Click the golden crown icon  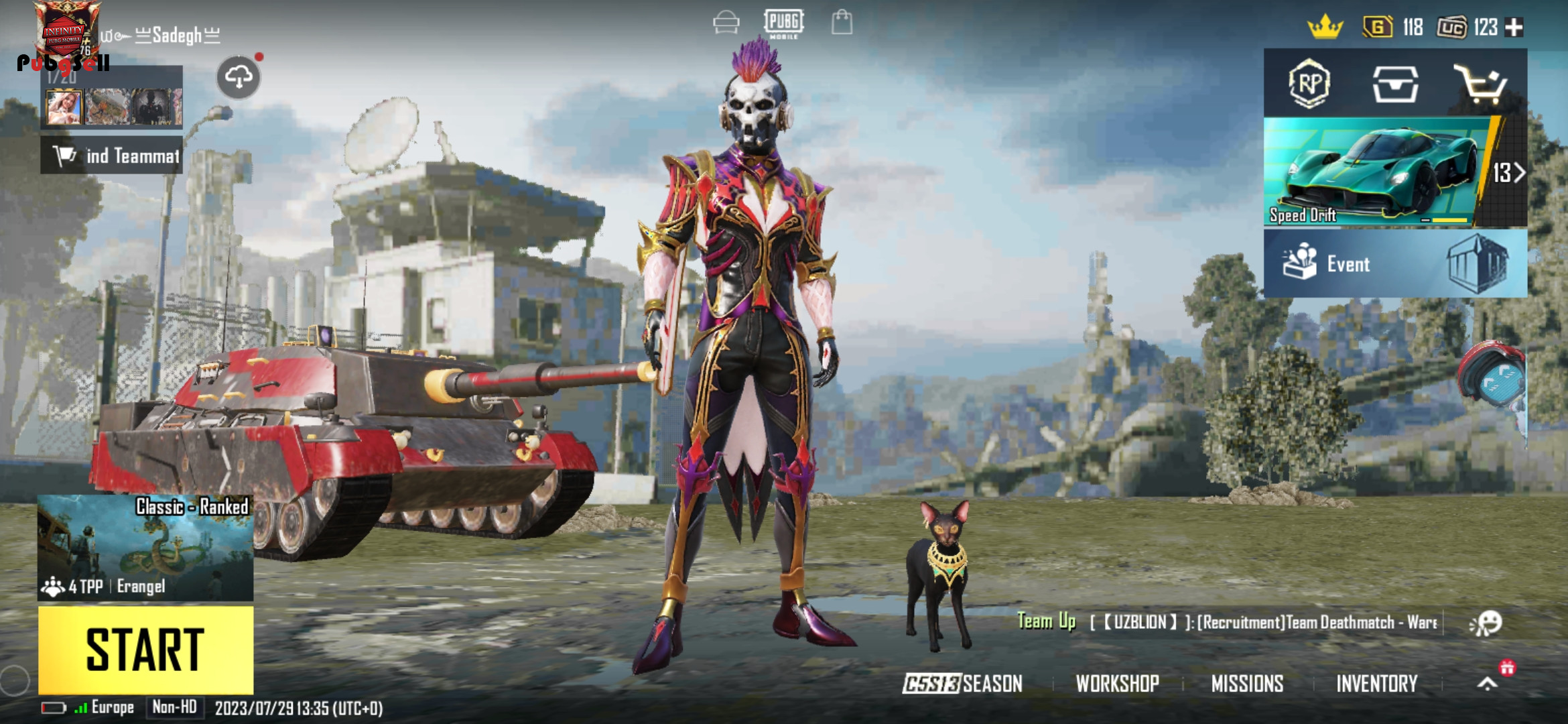point(1325,27)
